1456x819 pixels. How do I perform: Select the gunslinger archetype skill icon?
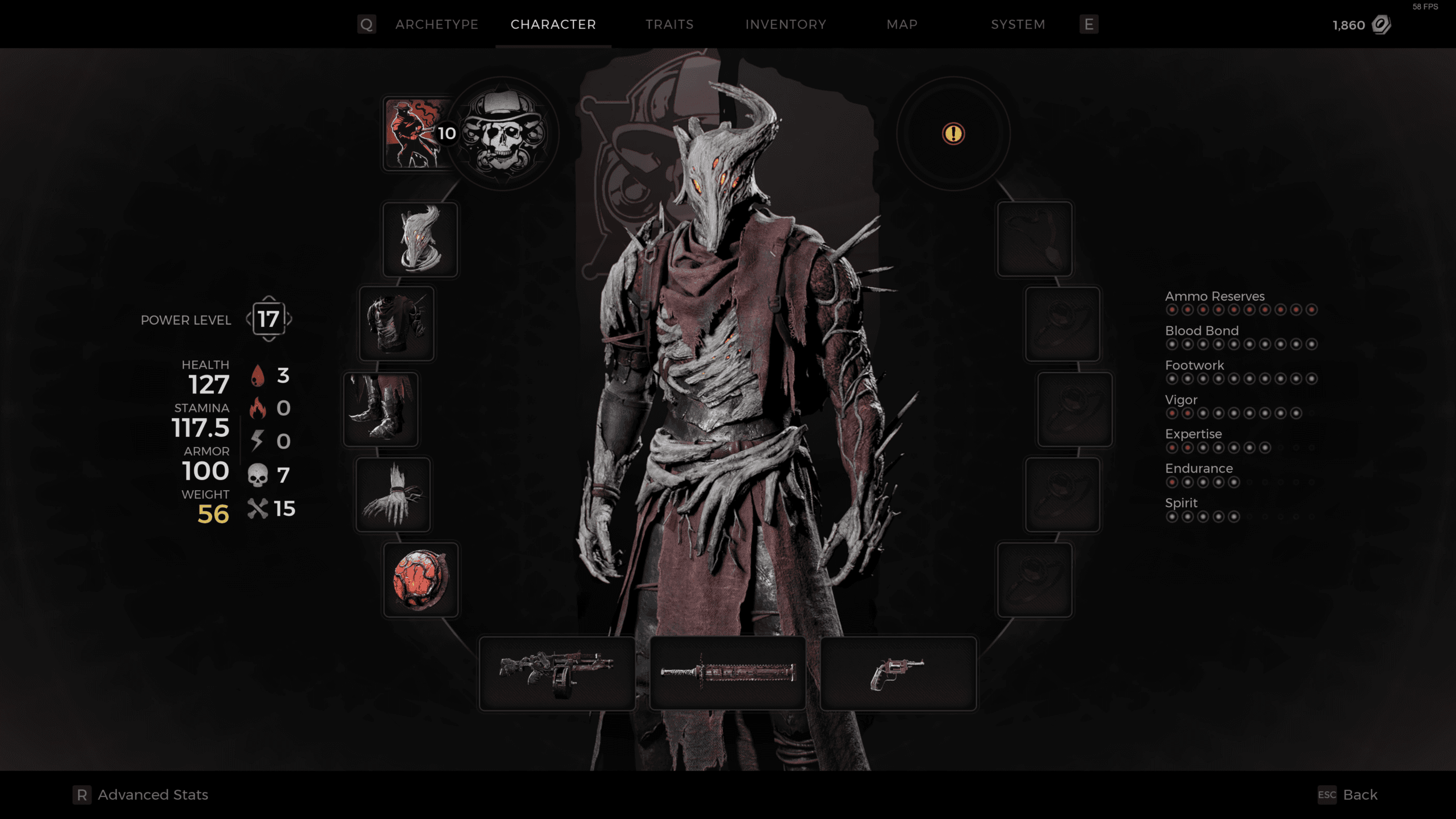click(414, 134)
